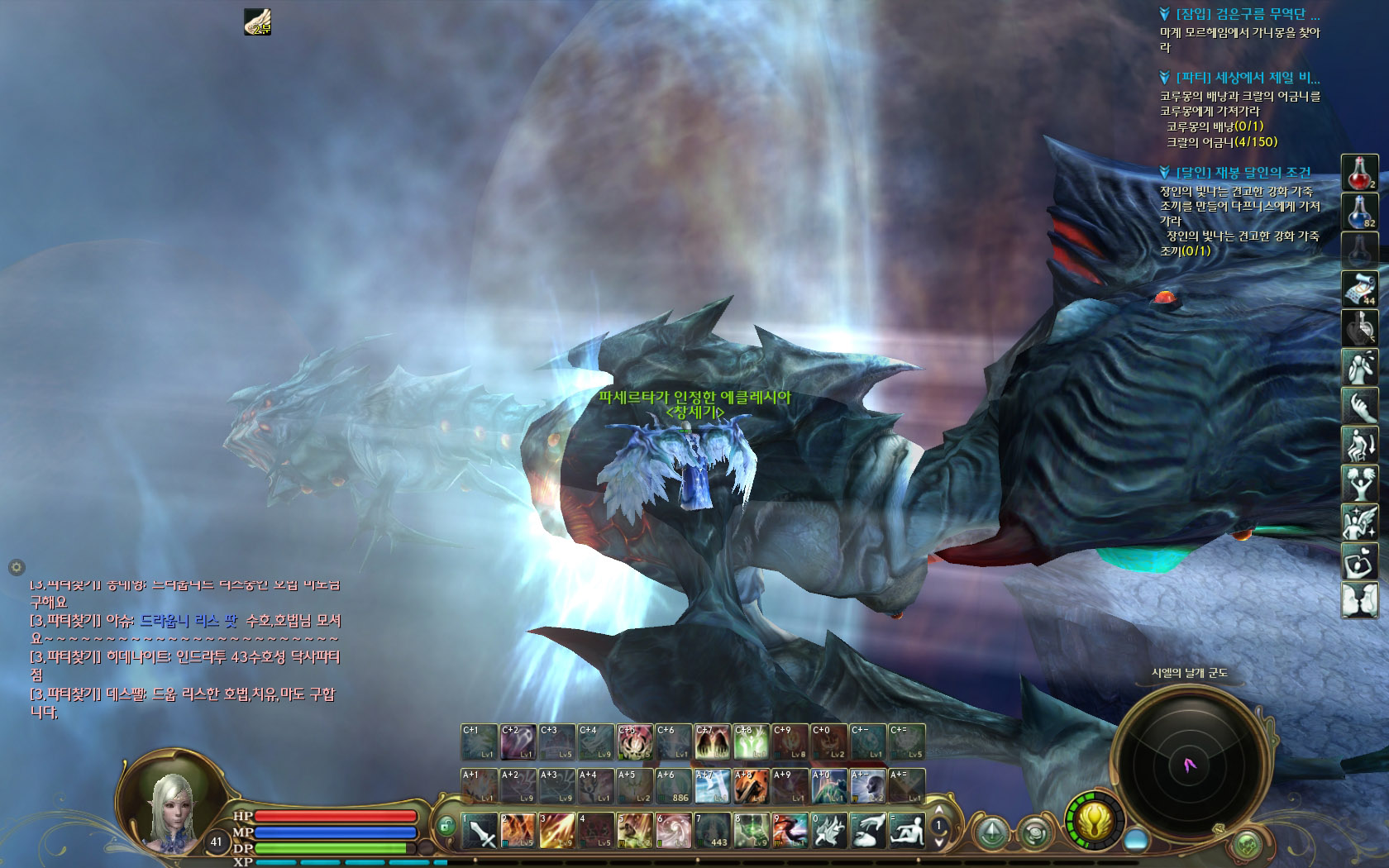This screenshot has height=868, width=1389.
Task: Click the winged buff icon showing 2분
Action: pyautogui.click(x=257, y=22)
